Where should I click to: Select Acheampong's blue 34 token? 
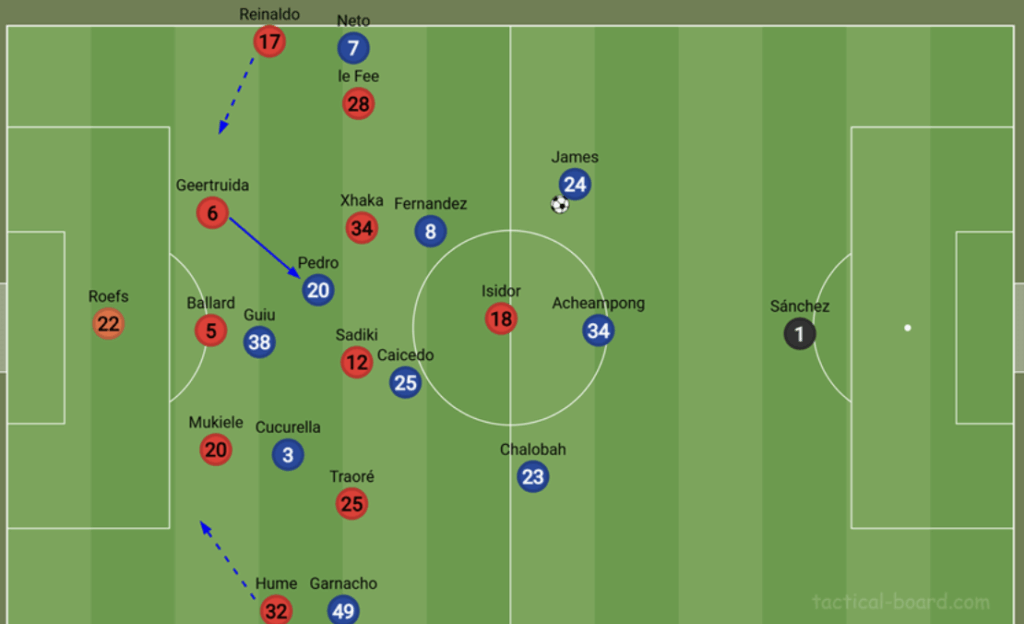coord(598,330)
